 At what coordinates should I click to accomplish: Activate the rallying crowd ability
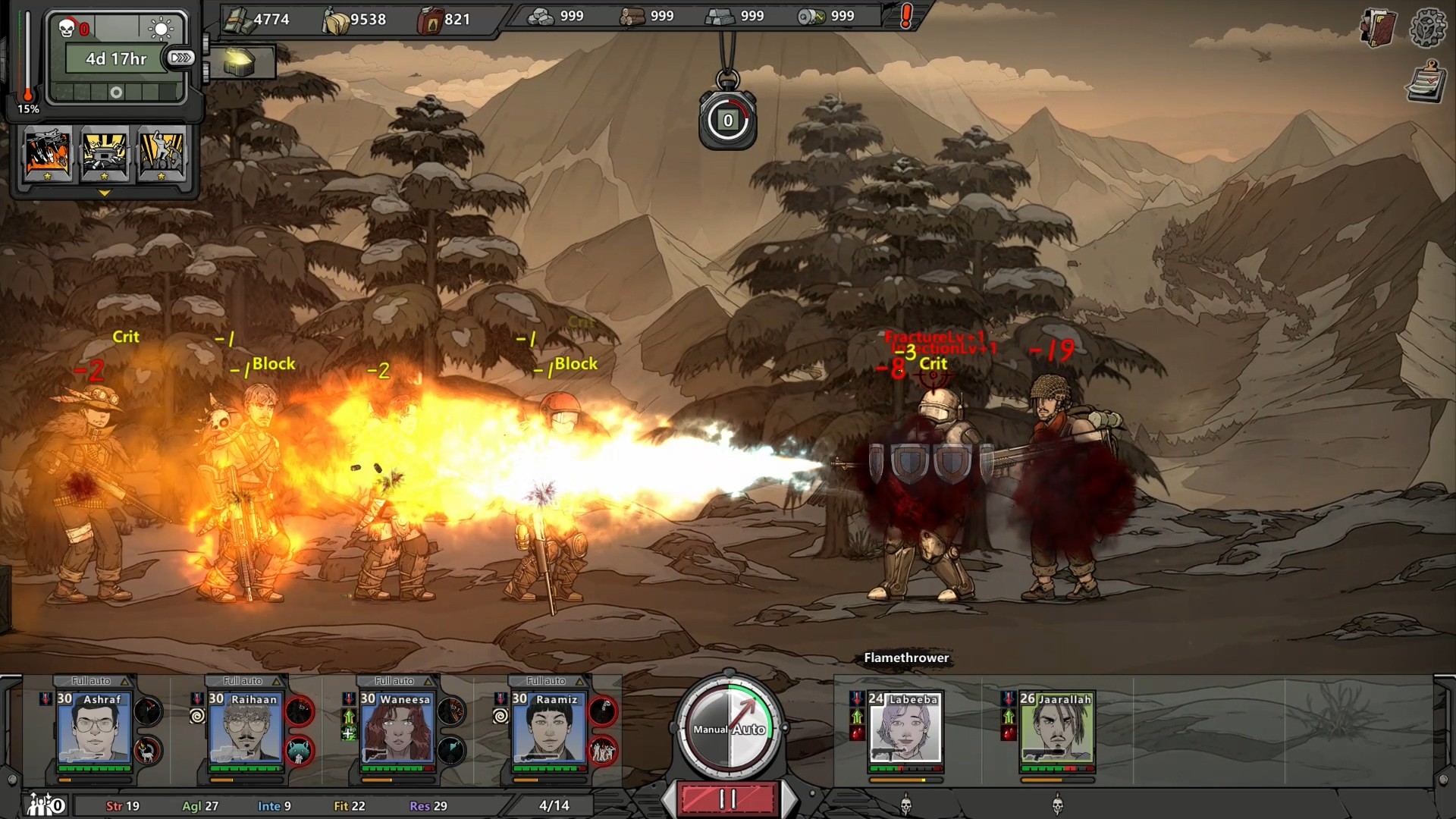tap(162, 153)
